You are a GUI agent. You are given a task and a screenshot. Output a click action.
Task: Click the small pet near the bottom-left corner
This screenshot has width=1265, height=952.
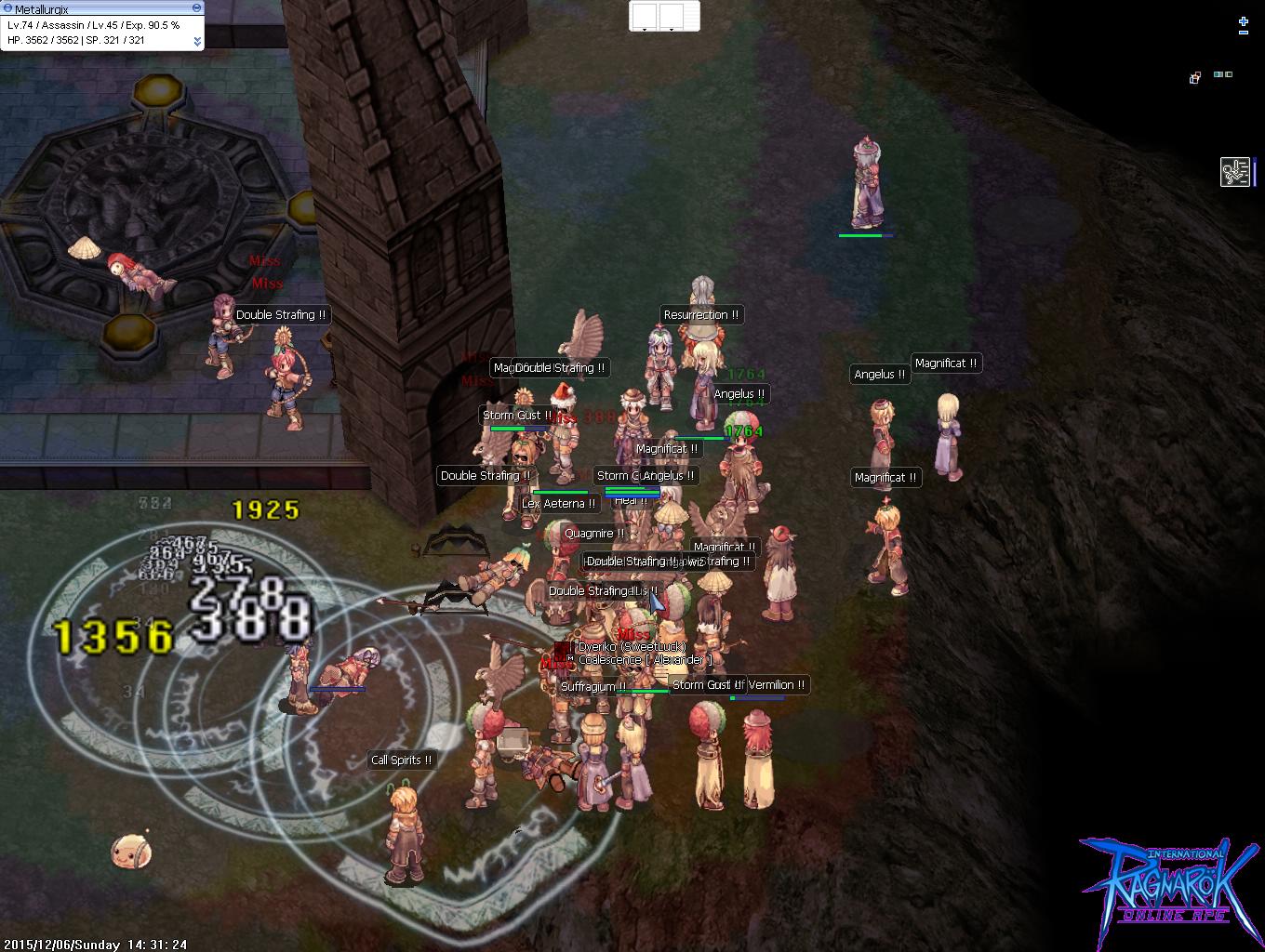pos(133,849)
